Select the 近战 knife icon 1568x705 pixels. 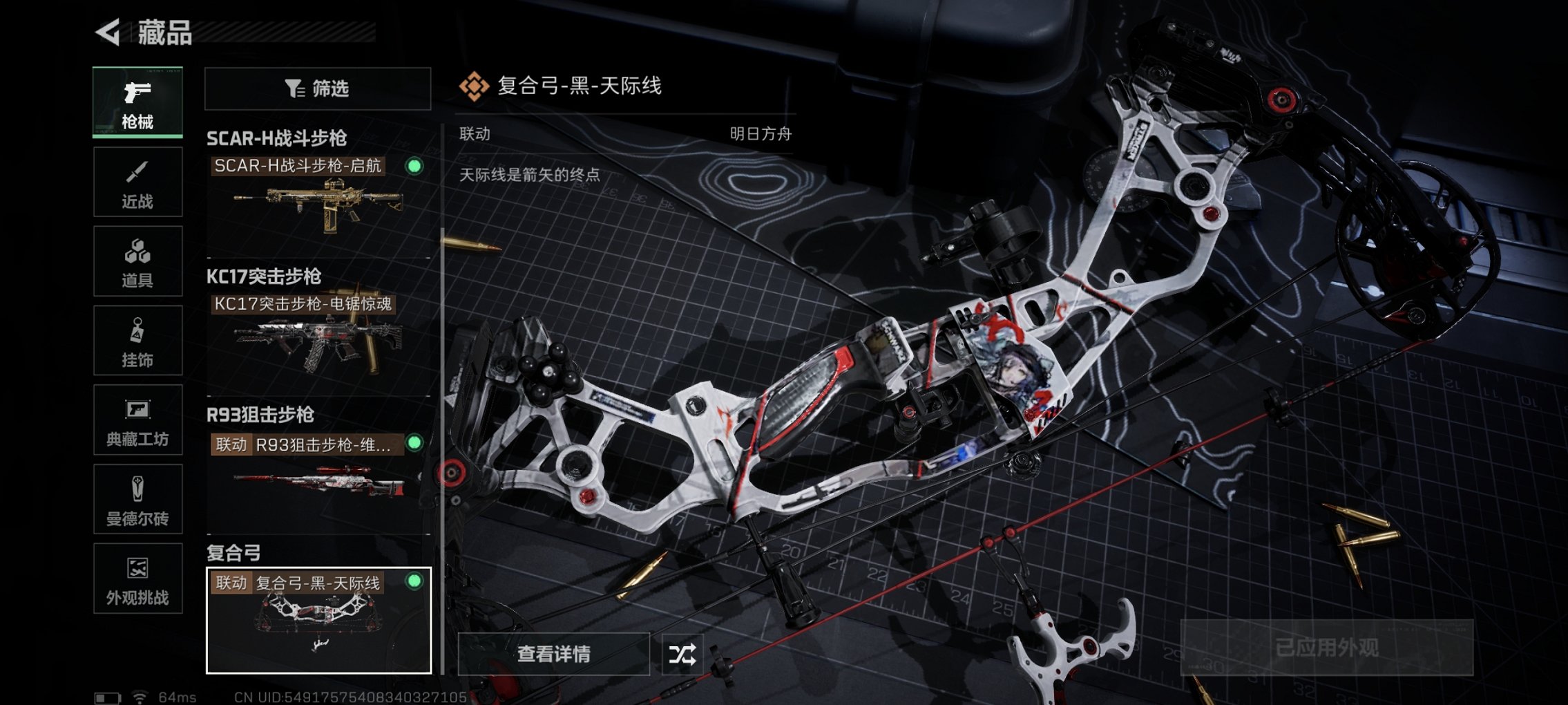coord(137,171)
